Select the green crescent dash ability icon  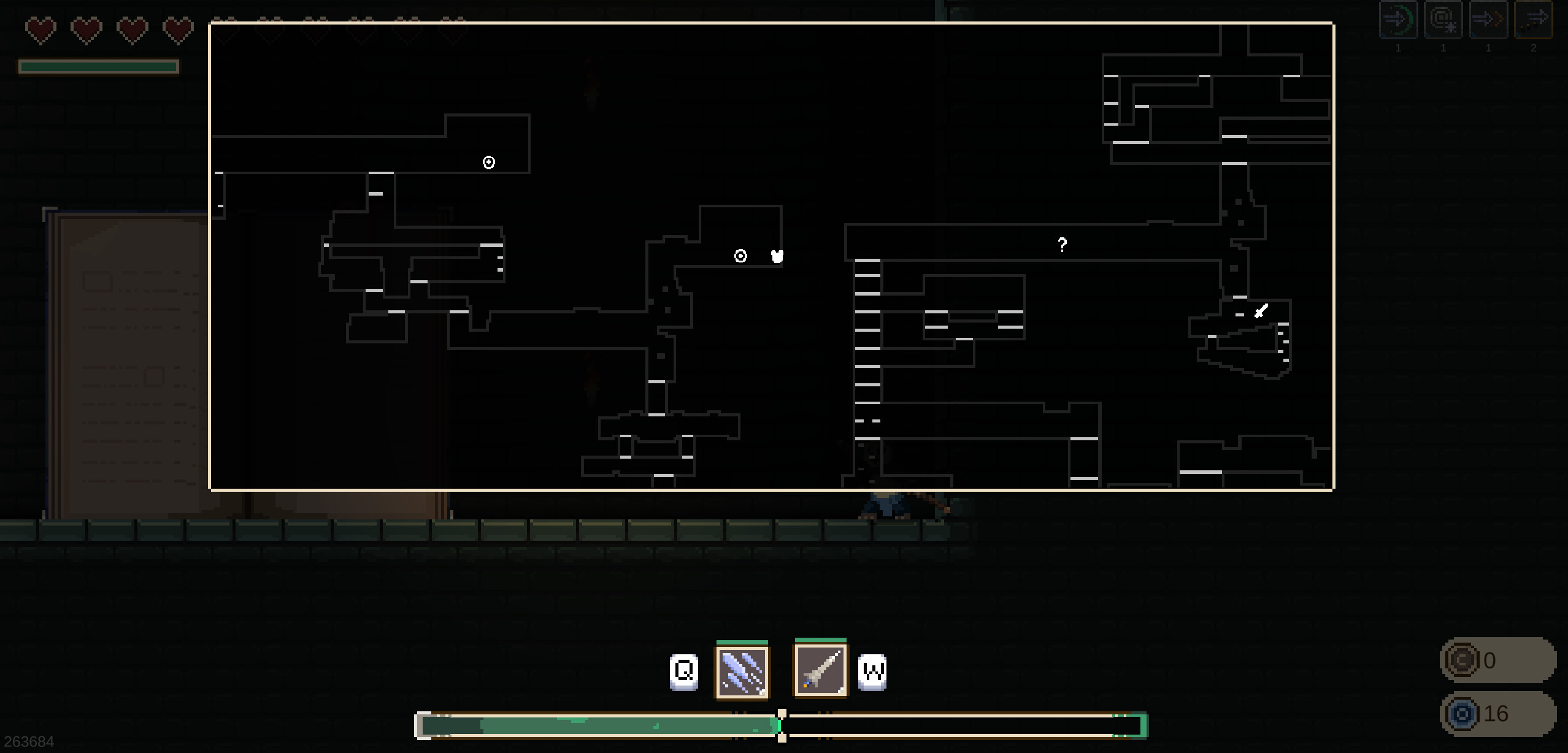[x=1399, y=18]
